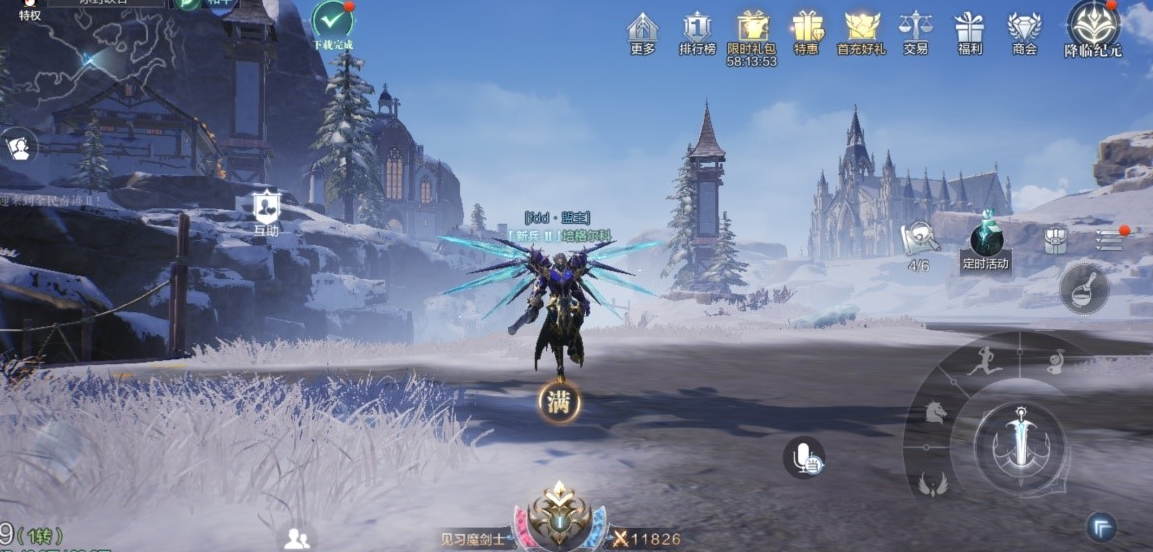Open the 定时活动 timed events
This screenshot has height=552, width=1153.
click(986, 243)
